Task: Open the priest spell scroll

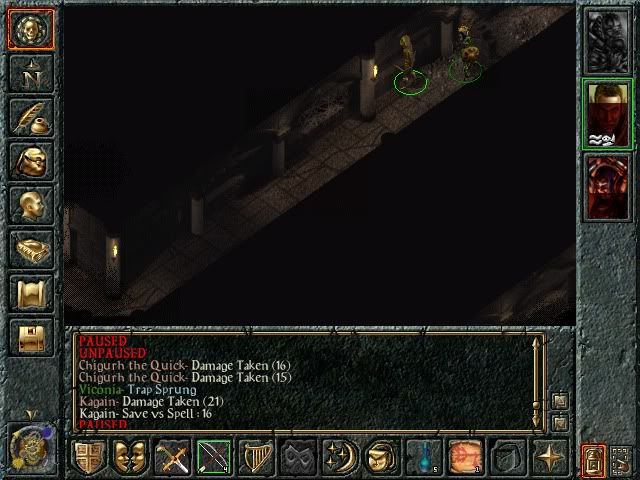Action: point(30,292)
